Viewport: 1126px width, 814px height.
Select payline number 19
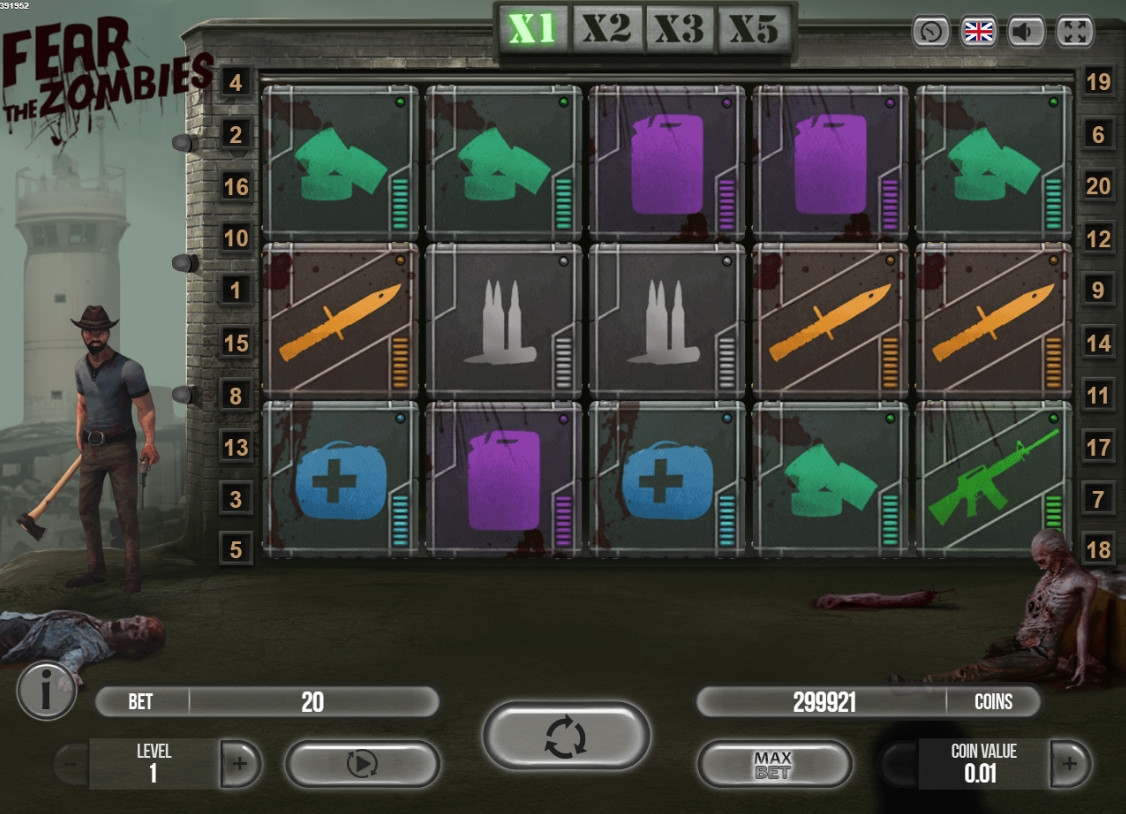click(1098, 82)
